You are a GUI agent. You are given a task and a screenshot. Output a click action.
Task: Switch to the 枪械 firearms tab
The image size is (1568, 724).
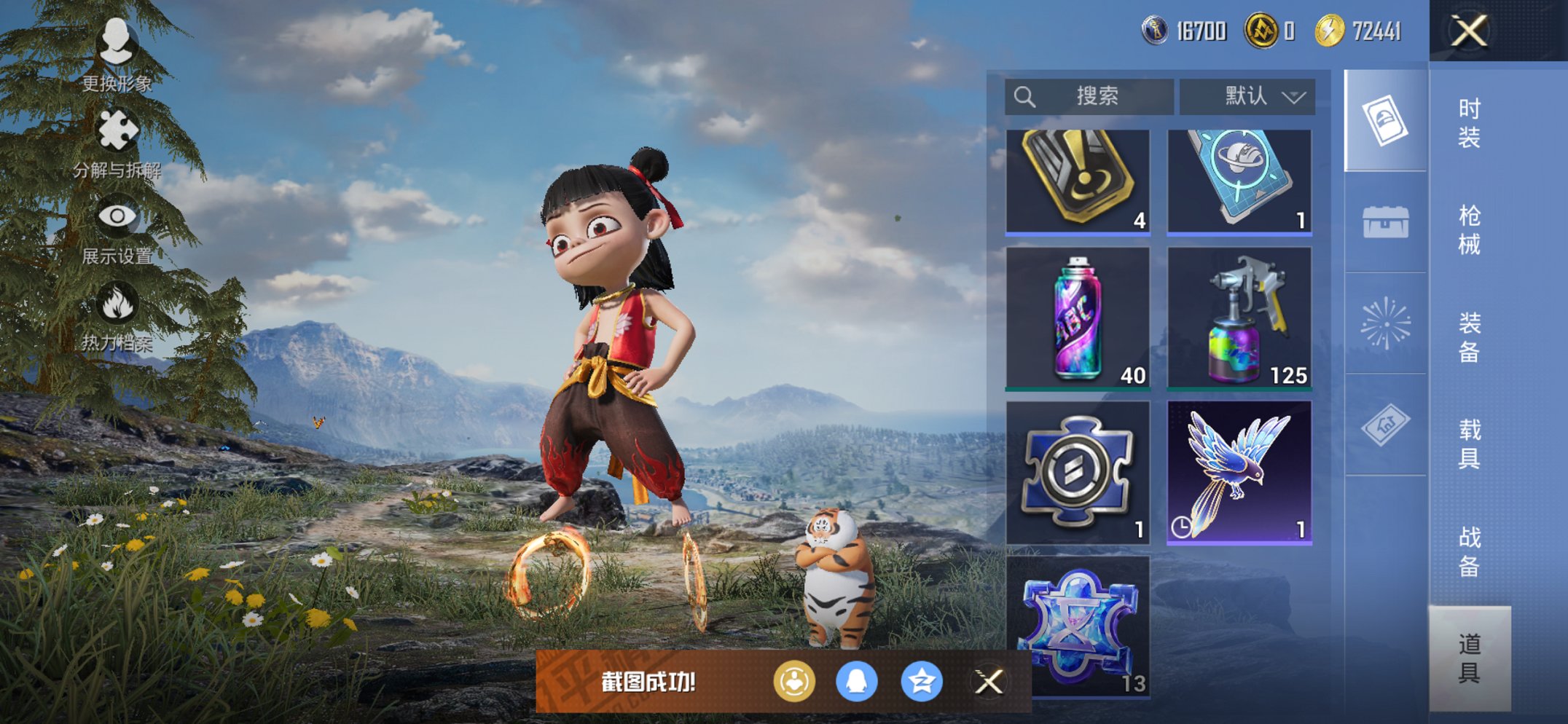[1469, 230]
